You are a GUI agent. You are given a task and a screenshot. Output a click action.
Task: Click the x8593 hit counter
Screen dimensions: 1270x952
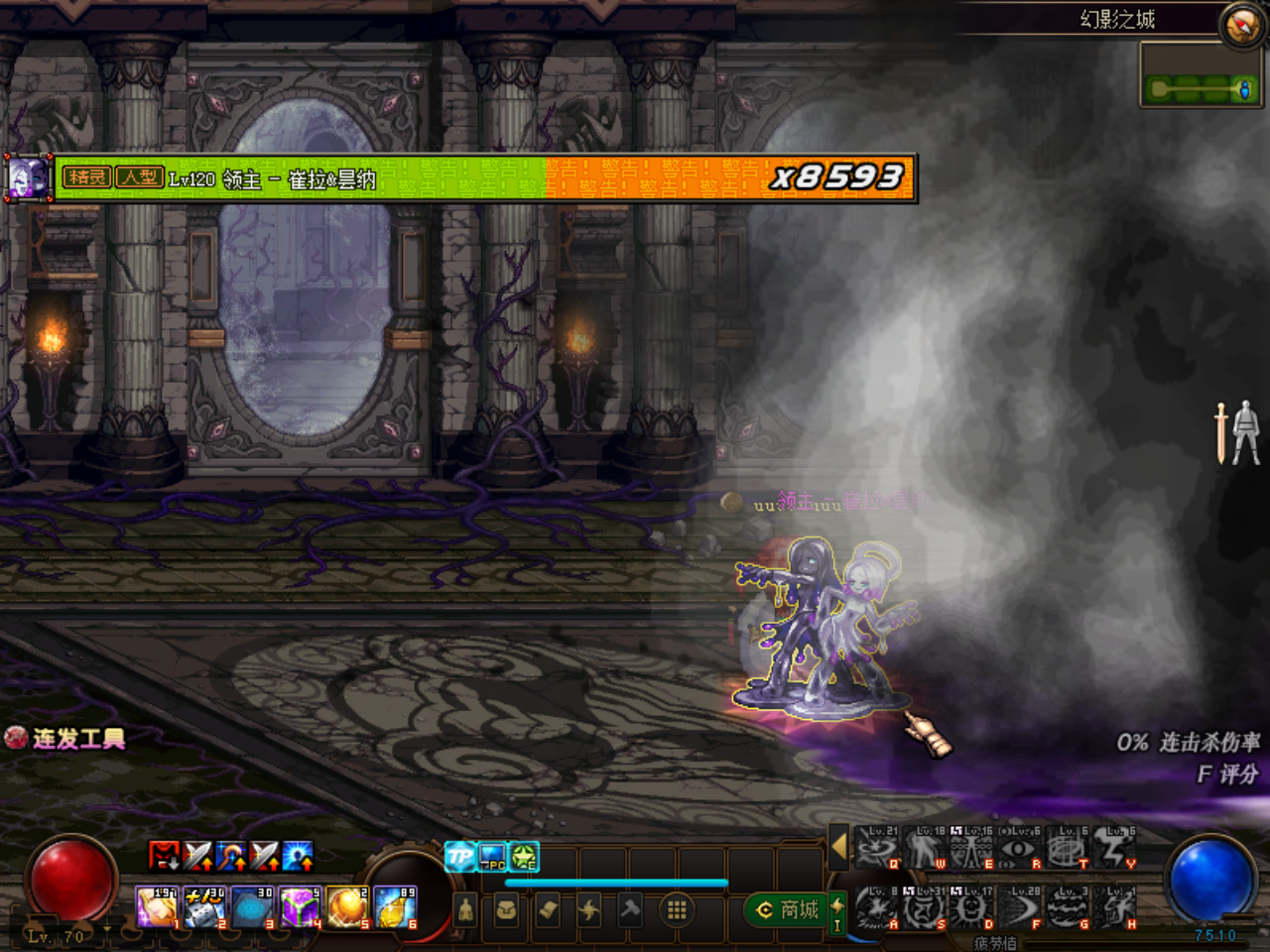pos(836,177)
